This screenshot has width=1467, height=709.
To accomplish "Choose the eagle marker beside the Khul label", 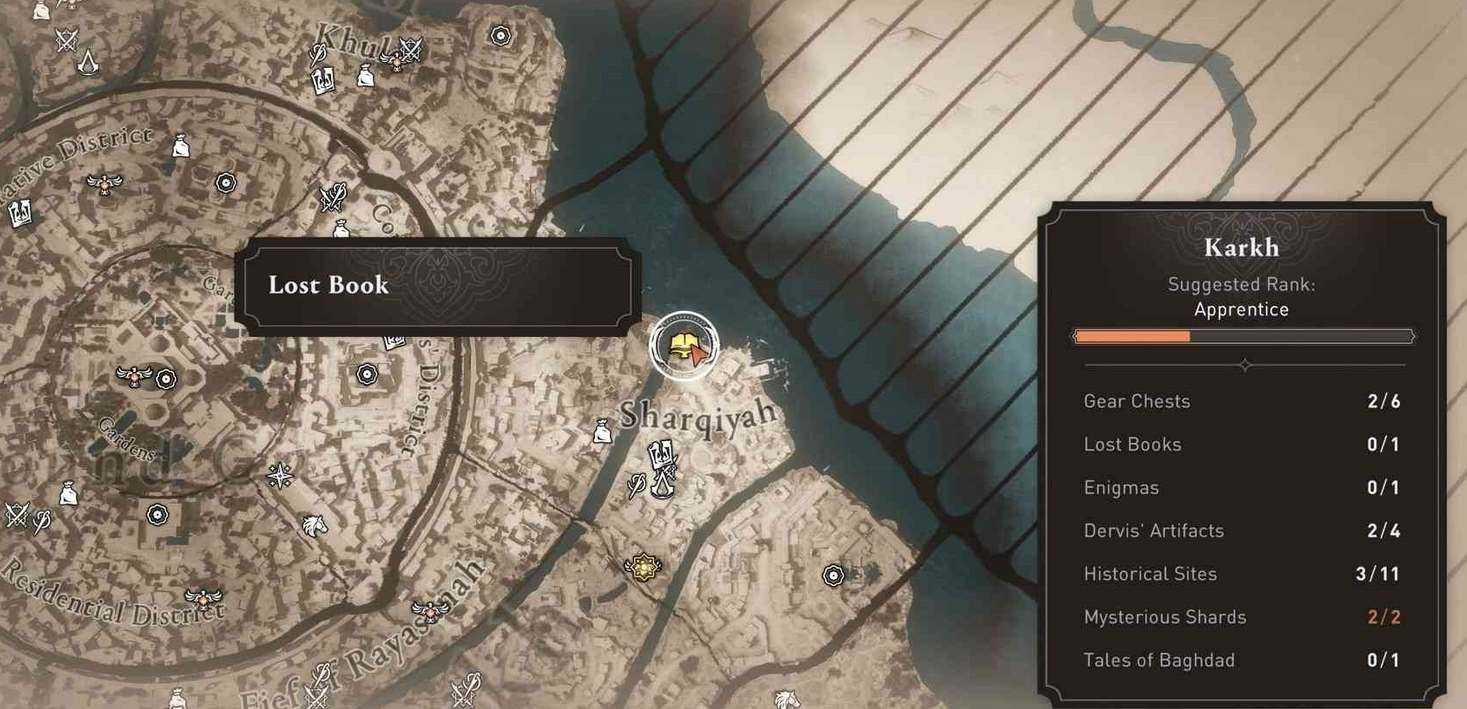I will pyautogui.click(x=398, y=62).
